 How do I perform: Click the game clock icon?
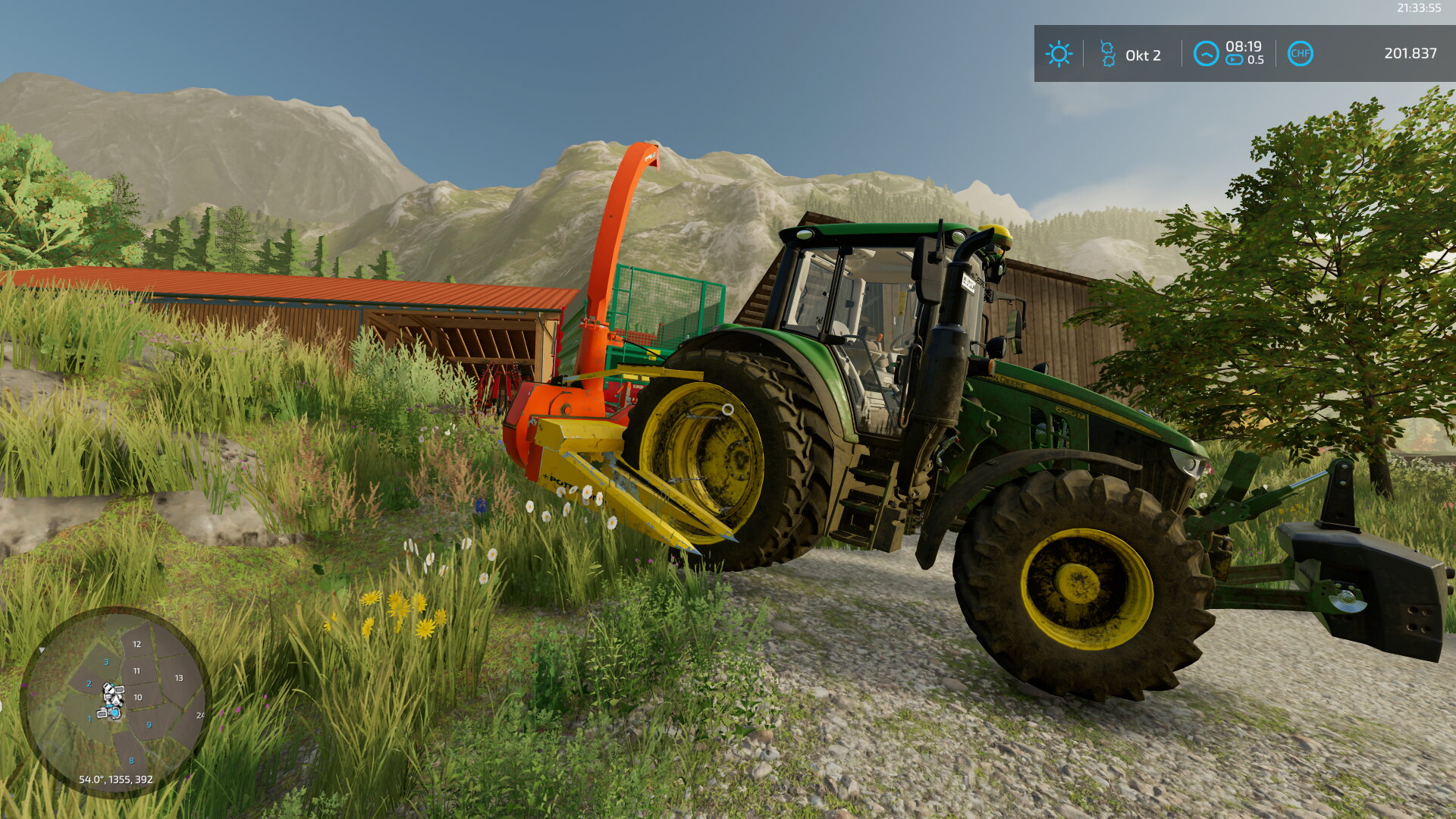click(x=1206, y=54)
